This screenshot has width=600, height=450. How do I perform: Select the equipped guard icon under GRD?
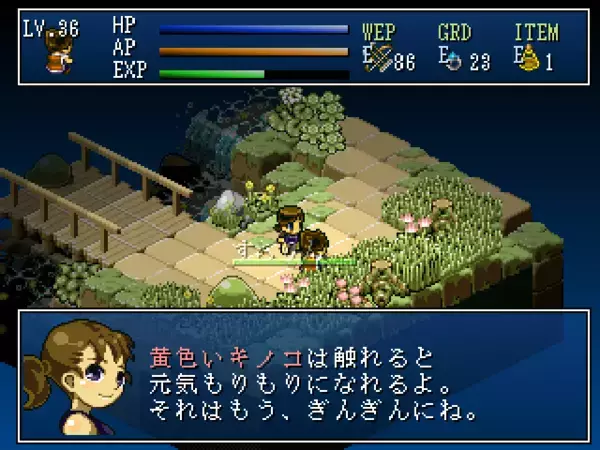pyautogui.click(x=453, y=60)
